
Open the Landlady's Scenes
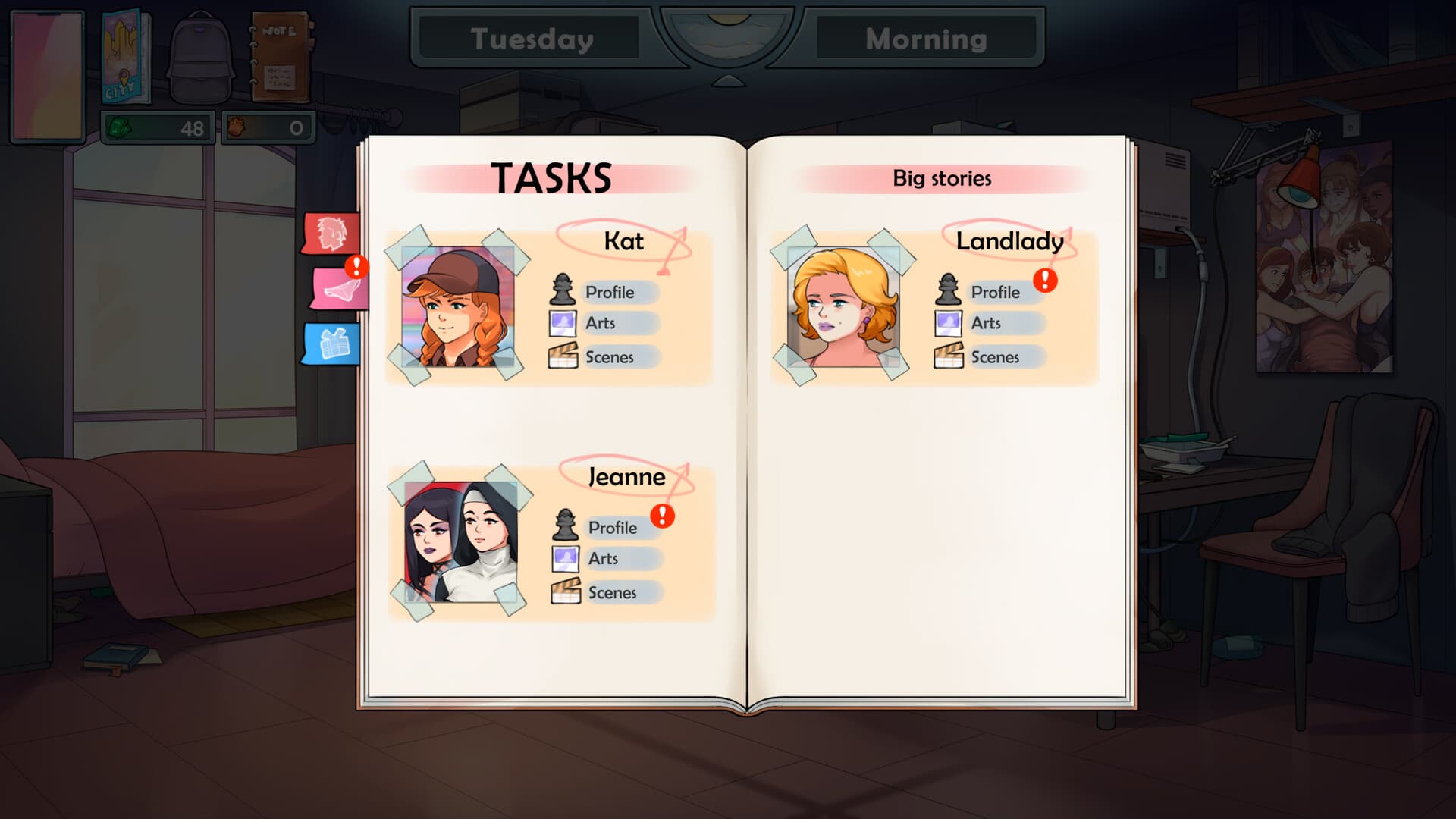pos(995,357)
